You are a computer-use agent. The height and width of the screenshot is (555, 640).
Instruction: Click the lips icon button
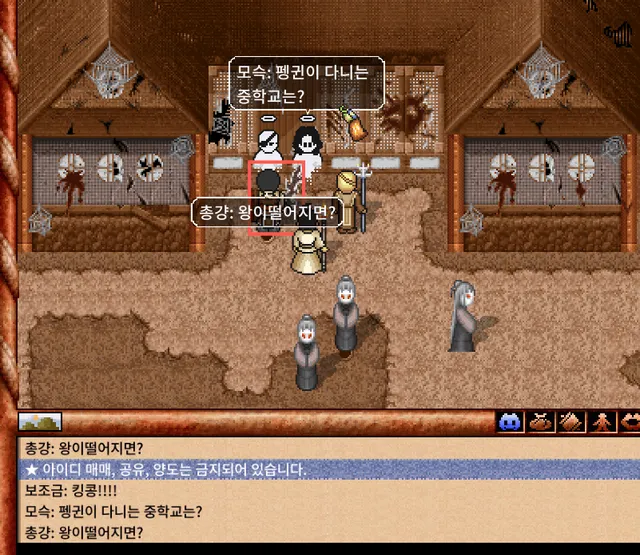coord(629,422)
